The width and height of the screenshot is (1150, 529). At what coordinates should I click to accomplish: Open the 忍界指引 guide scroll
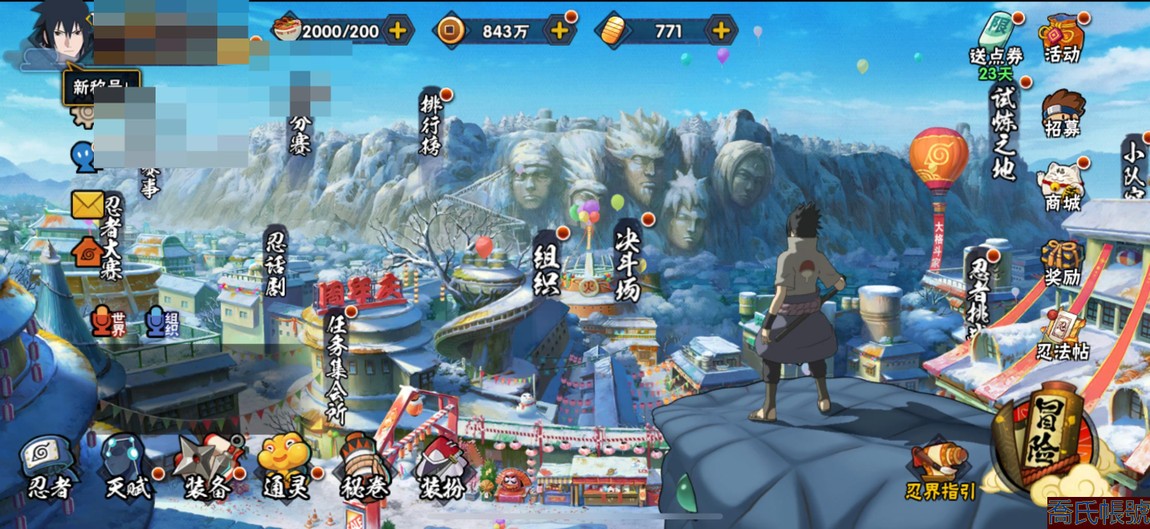tap(941, 468)
